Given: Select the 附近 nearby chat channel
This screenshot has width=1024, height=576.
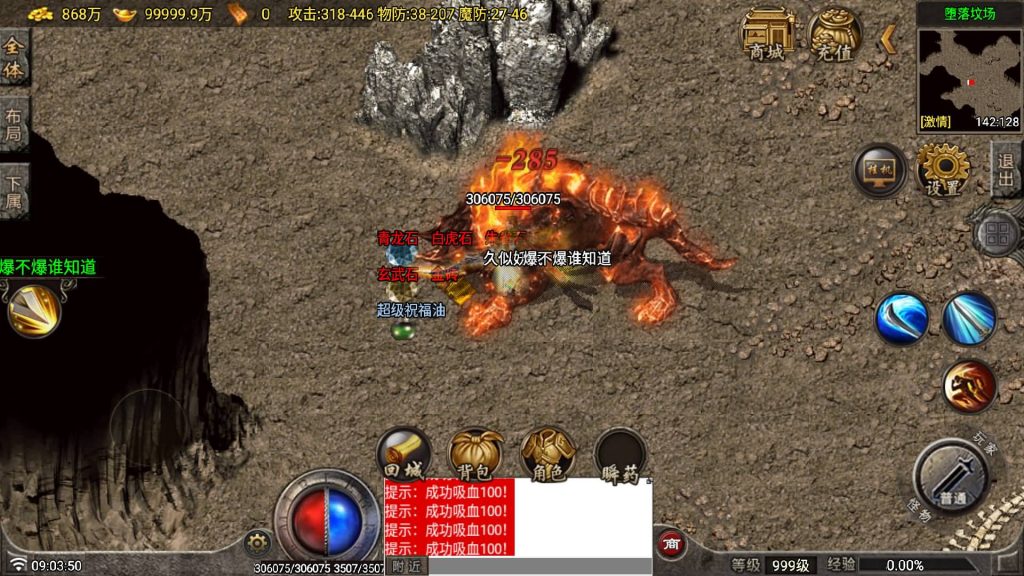Looking at the screenshot, I should 406,566.
